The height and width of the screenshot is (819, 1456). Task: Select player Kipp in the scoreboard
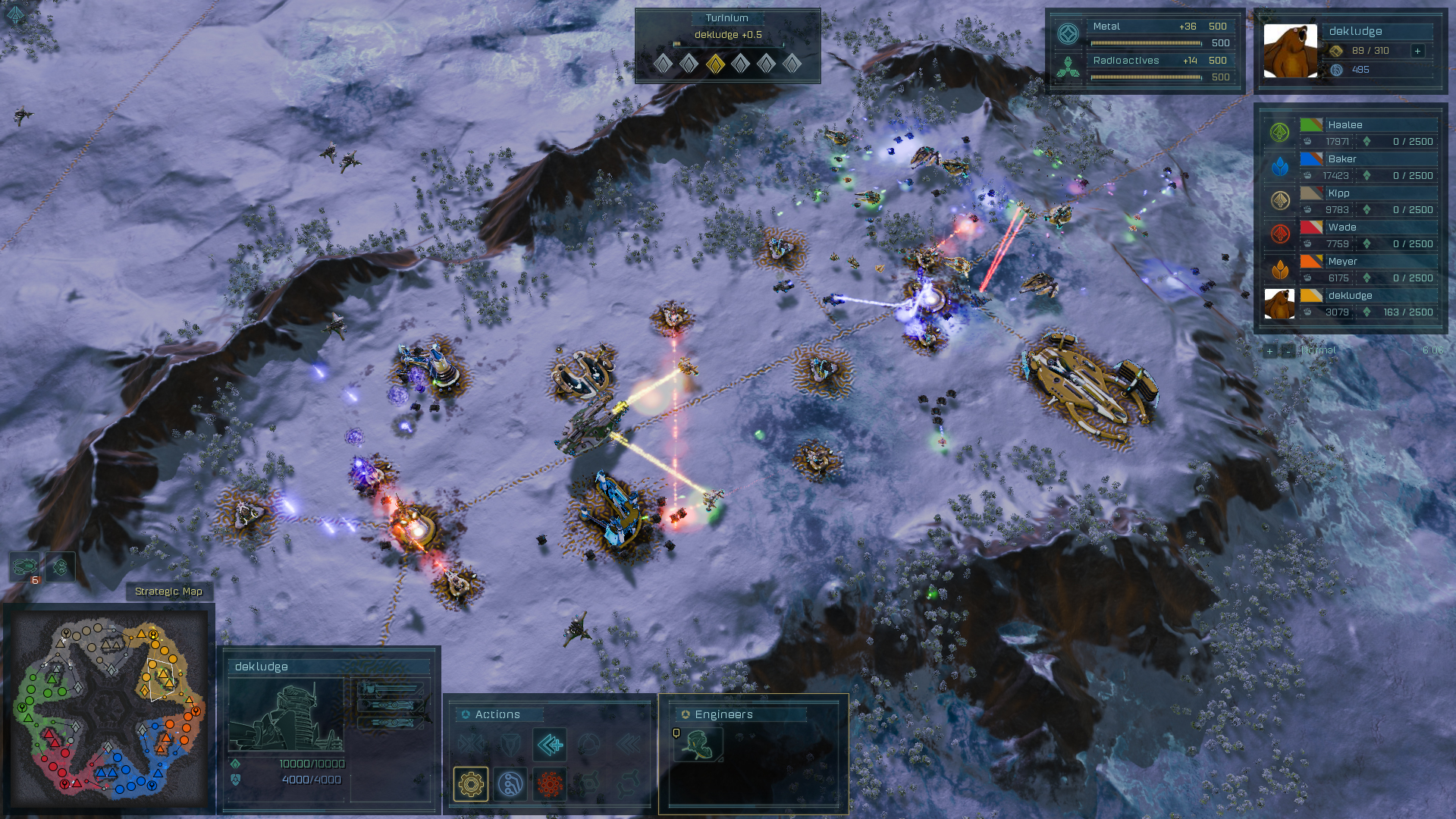1339,193
